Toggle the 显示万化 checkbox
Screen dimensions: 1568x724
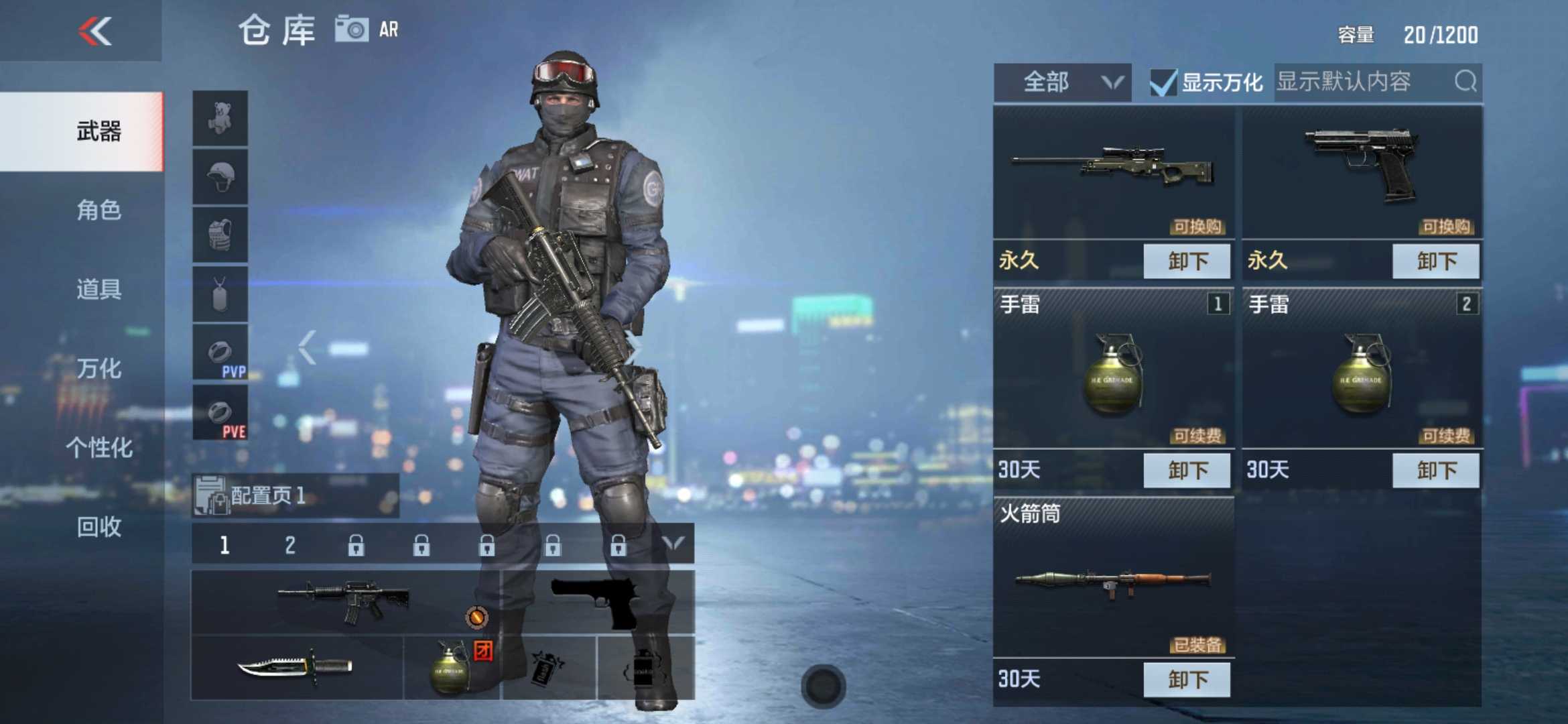click(x=1163, y=83)
